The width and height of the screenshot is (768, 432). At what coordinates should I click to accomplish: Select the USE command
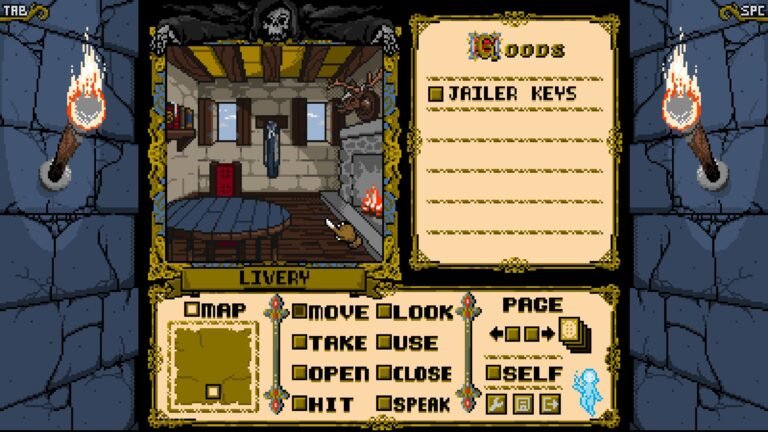point(407,342)
